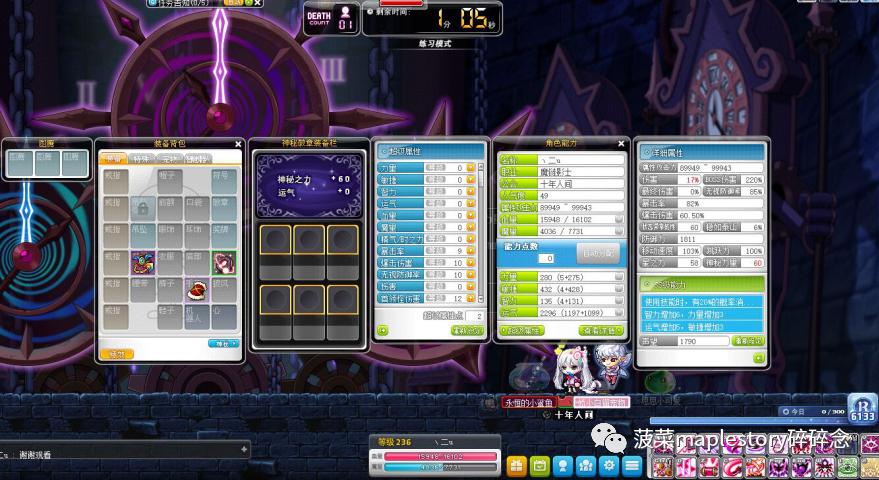
Task: Select the green-bordered pink equipment slot
Action: [x=224, y=263]
